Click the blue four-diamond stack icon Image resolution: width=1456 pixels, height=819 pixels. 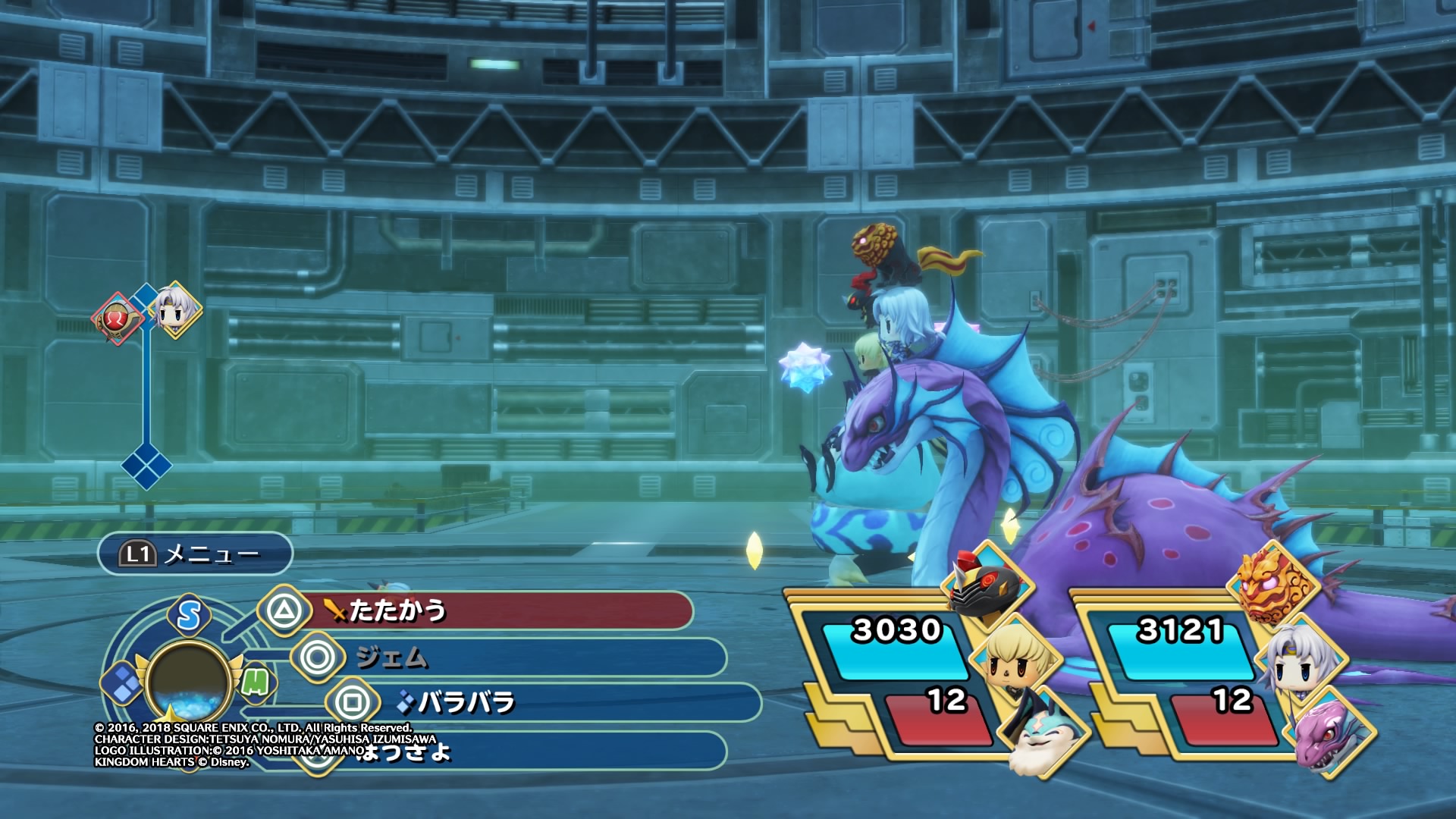pyautogui.click(x=121, y=682)
